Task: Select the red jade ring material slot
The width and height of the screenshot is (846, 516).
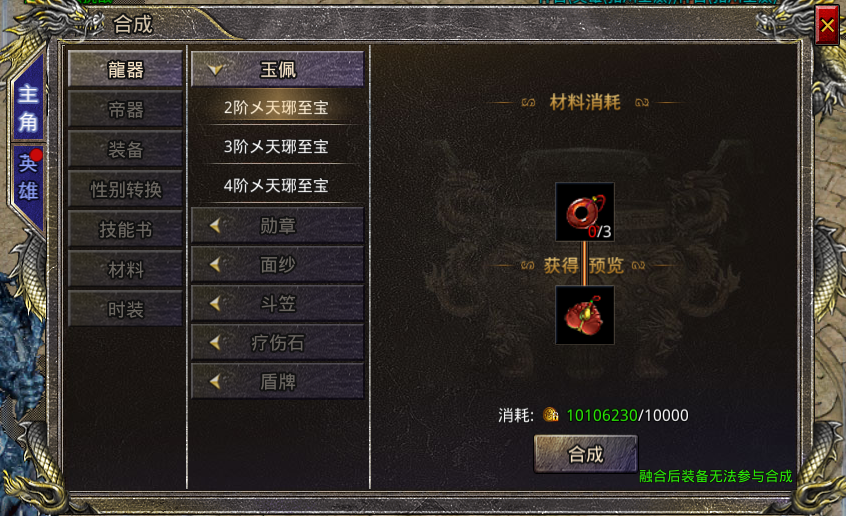Action: pyautogui.click(x=585, y=212)
